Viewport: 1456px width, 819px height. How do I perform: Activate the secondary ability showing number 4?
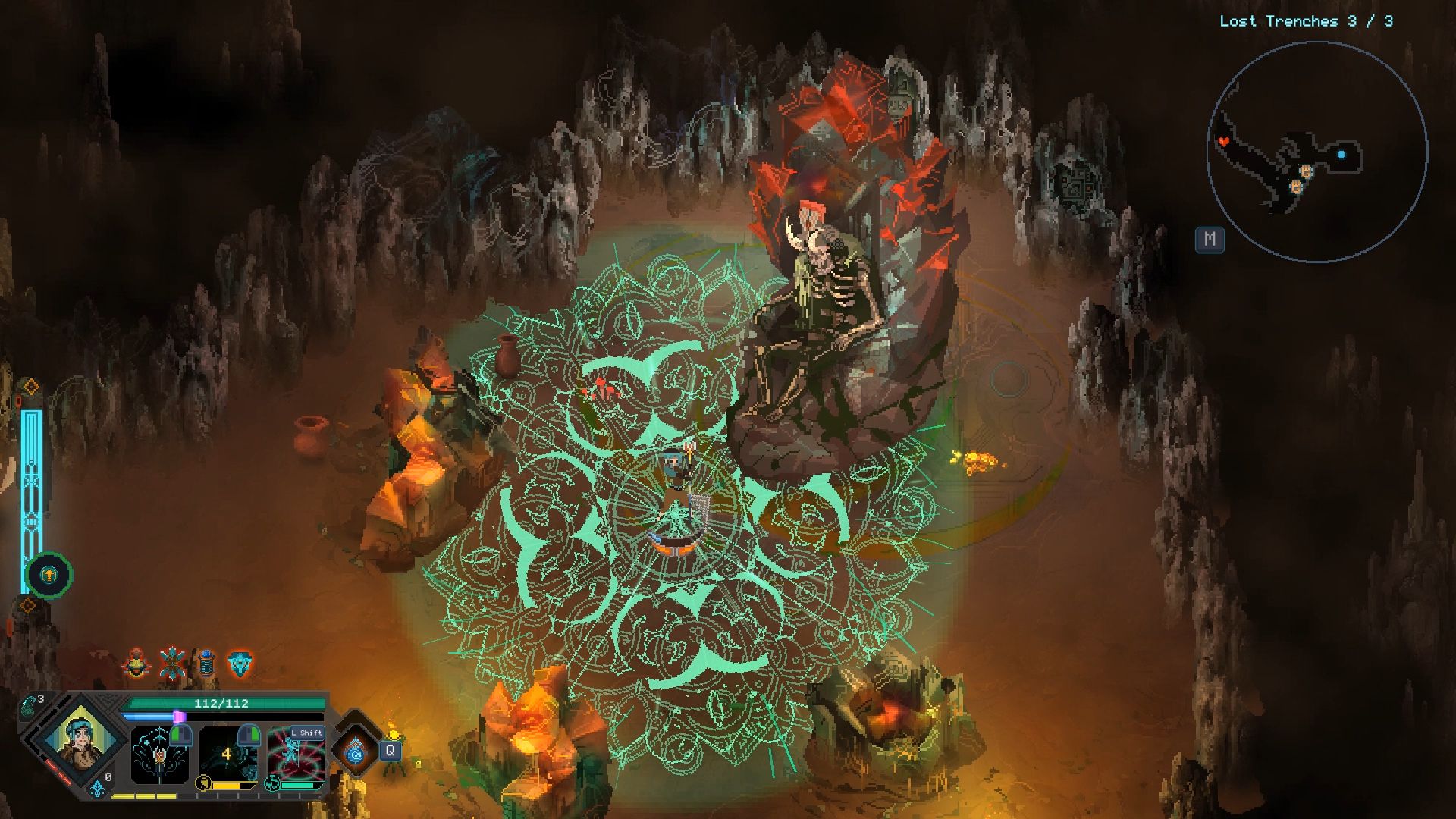(227, 754)
